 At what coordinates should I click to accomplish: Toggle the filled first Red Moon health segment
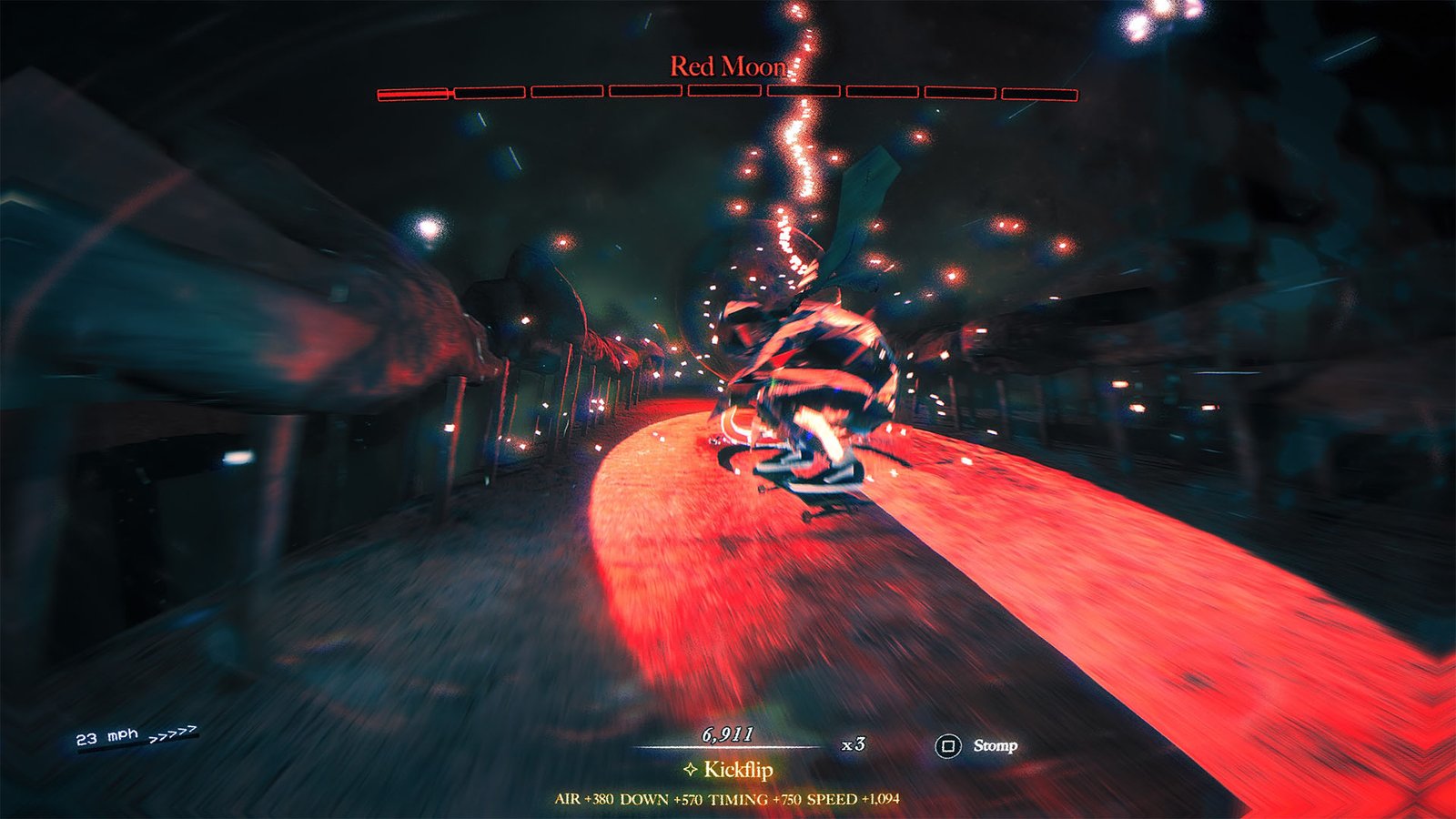tap(411, 93)
